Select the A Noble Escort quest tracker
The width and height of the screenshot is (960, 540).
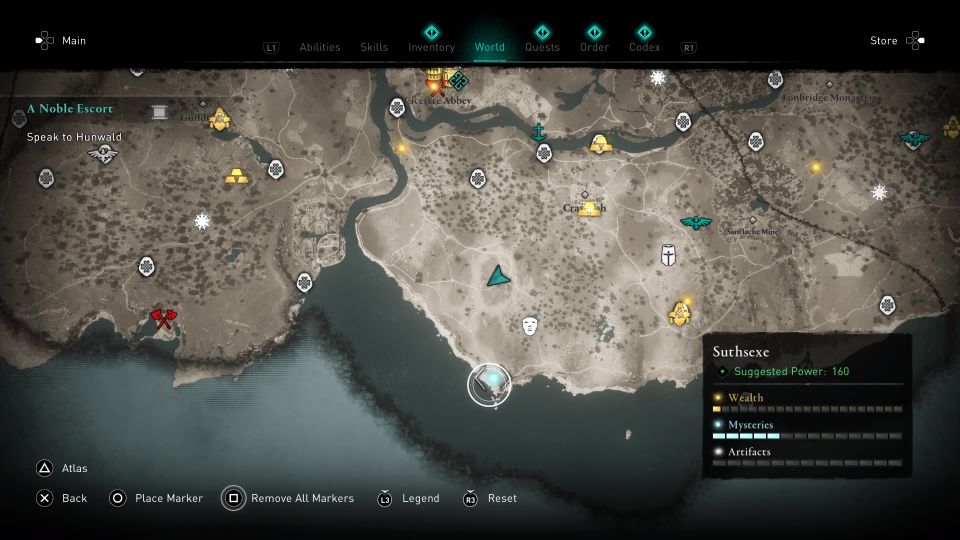coord(71,108)
